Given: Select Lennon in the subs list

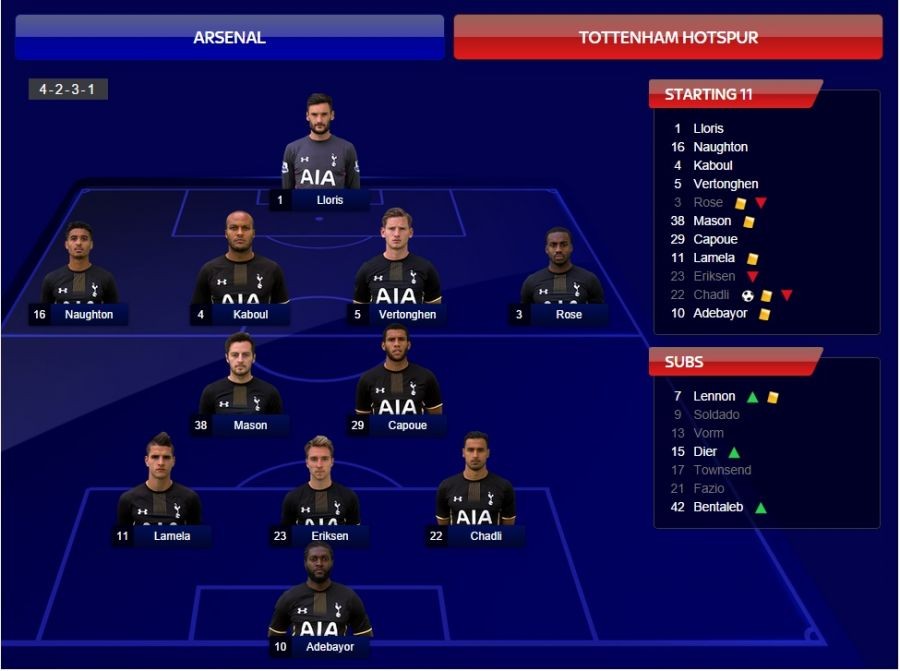Looking at the screenshot, I should [714, 396].
